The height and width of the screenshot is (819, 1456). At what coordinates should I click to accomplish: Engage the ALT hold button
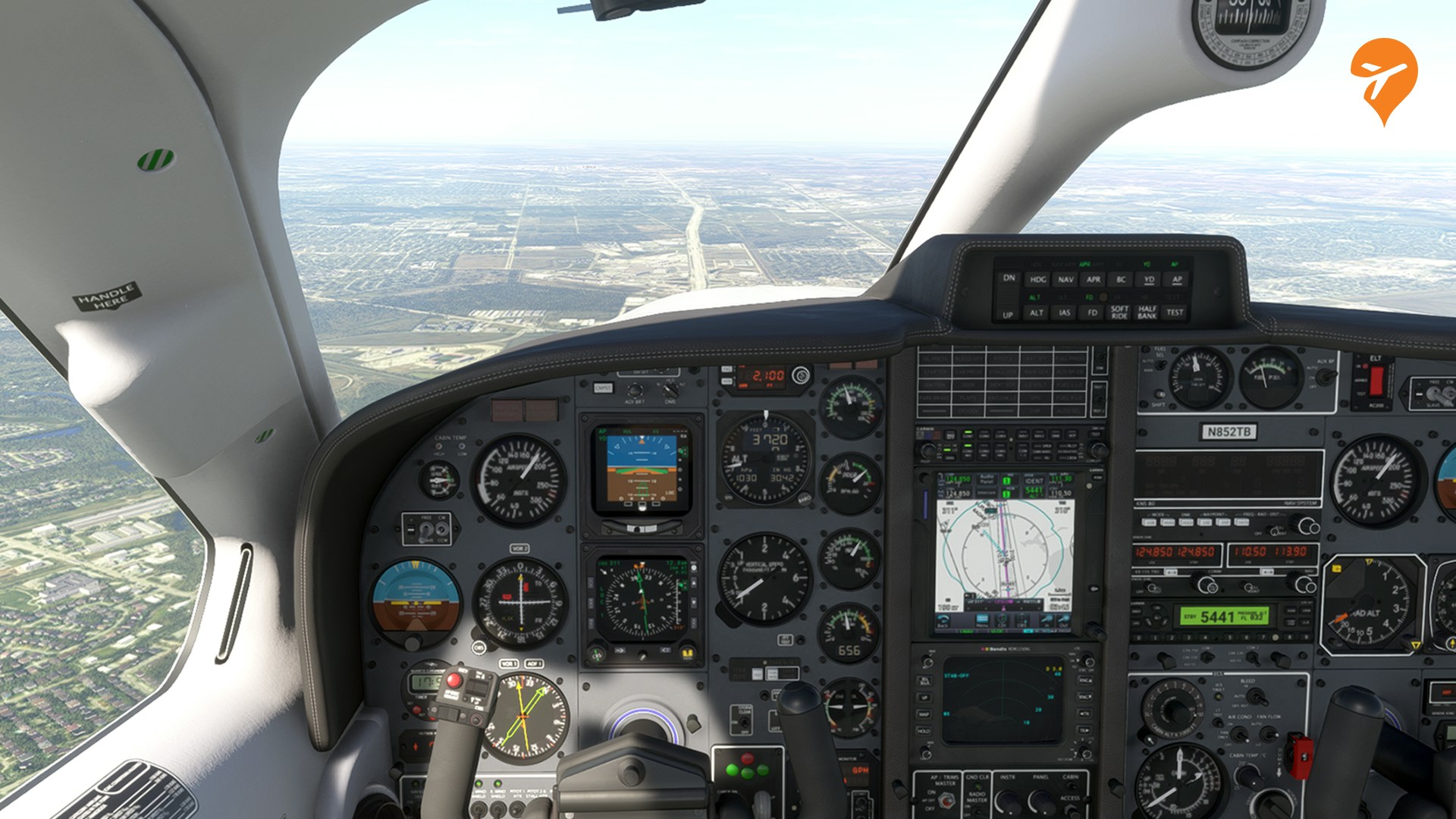pyautogui.click(x=1037, y=312)
